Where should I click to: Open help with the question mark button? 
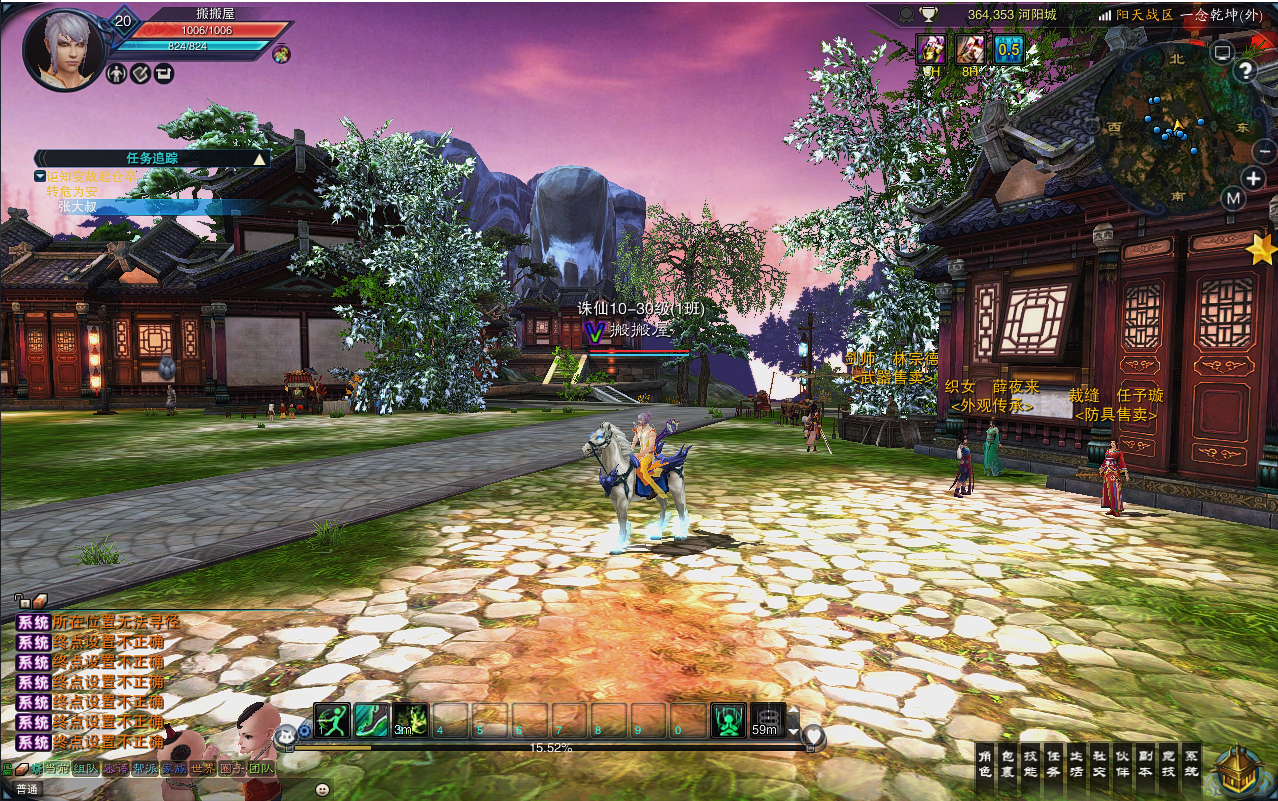[1245, 70]
